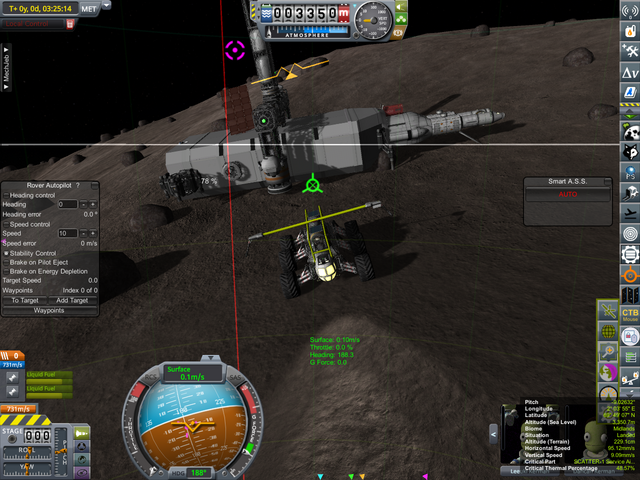Image resolution: width=640 pixels, height=480 pixels.
Task: Open the Delta-V toolbar icon
Action: coord(630,73)
